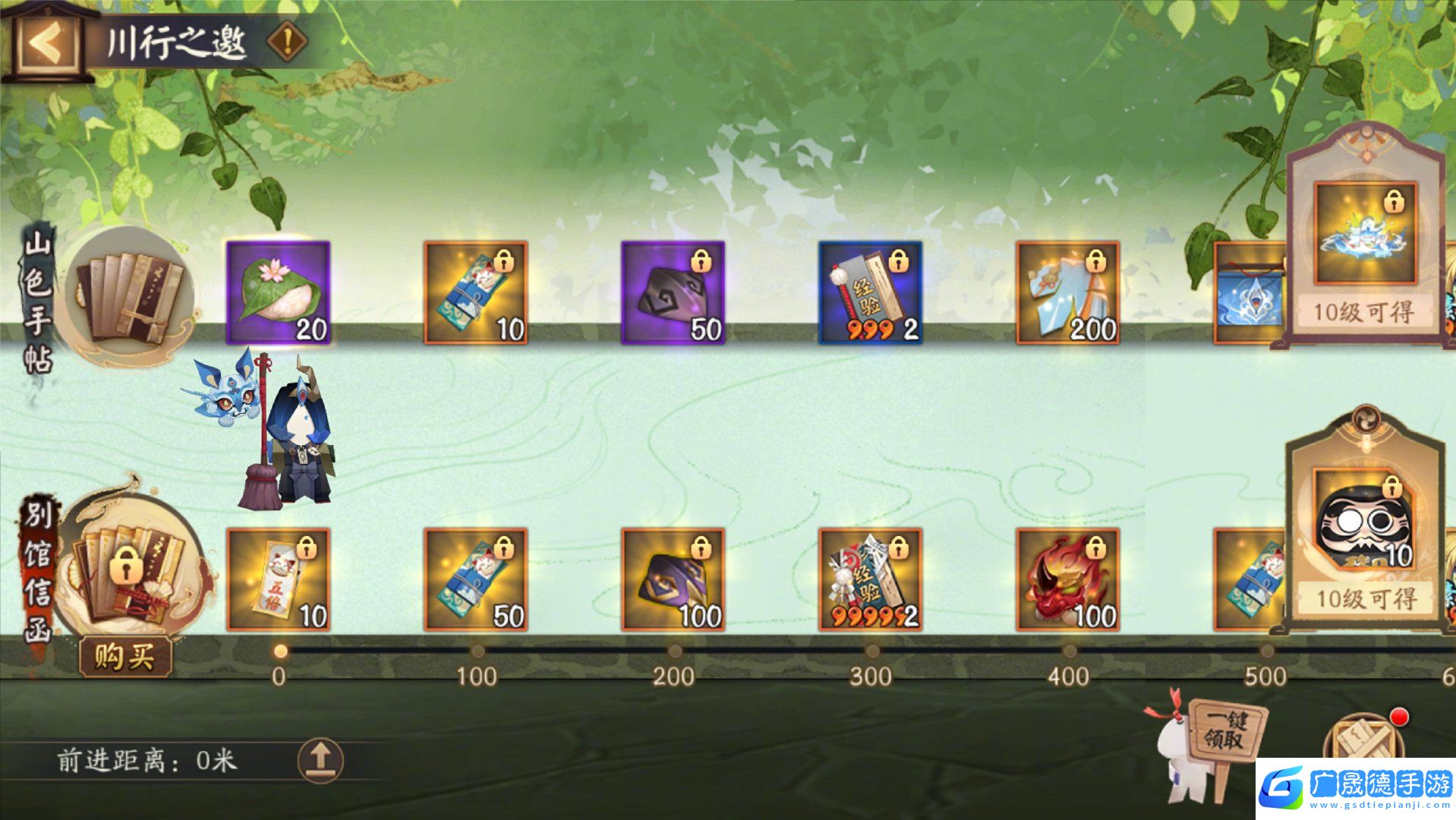Buy the 别馆信函 pass via 购买
The height and width of the screenshot is (820, 1456).
coord(125,656)
